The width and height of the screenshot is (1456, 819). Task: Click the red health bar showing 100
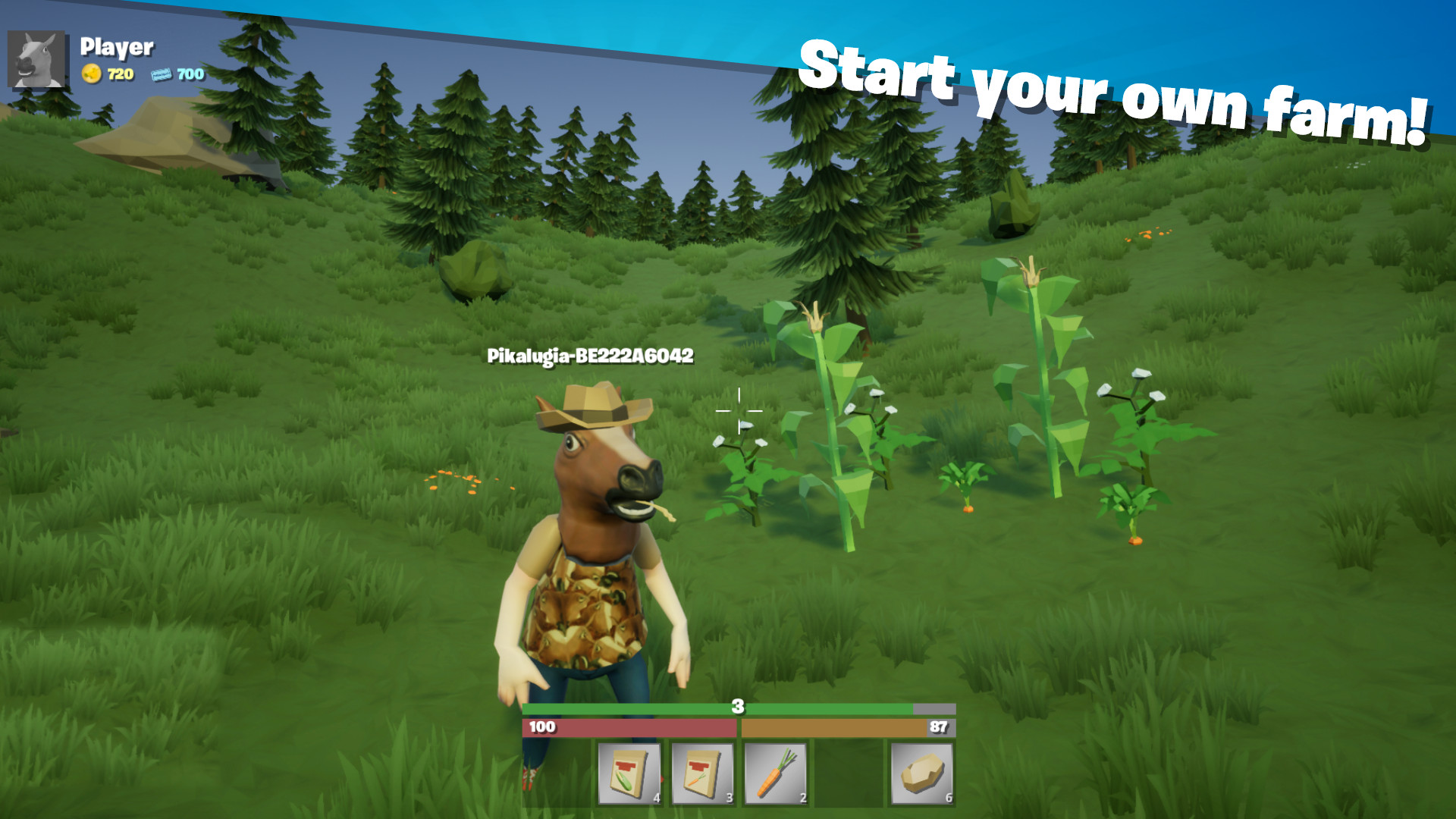(629, 726)
